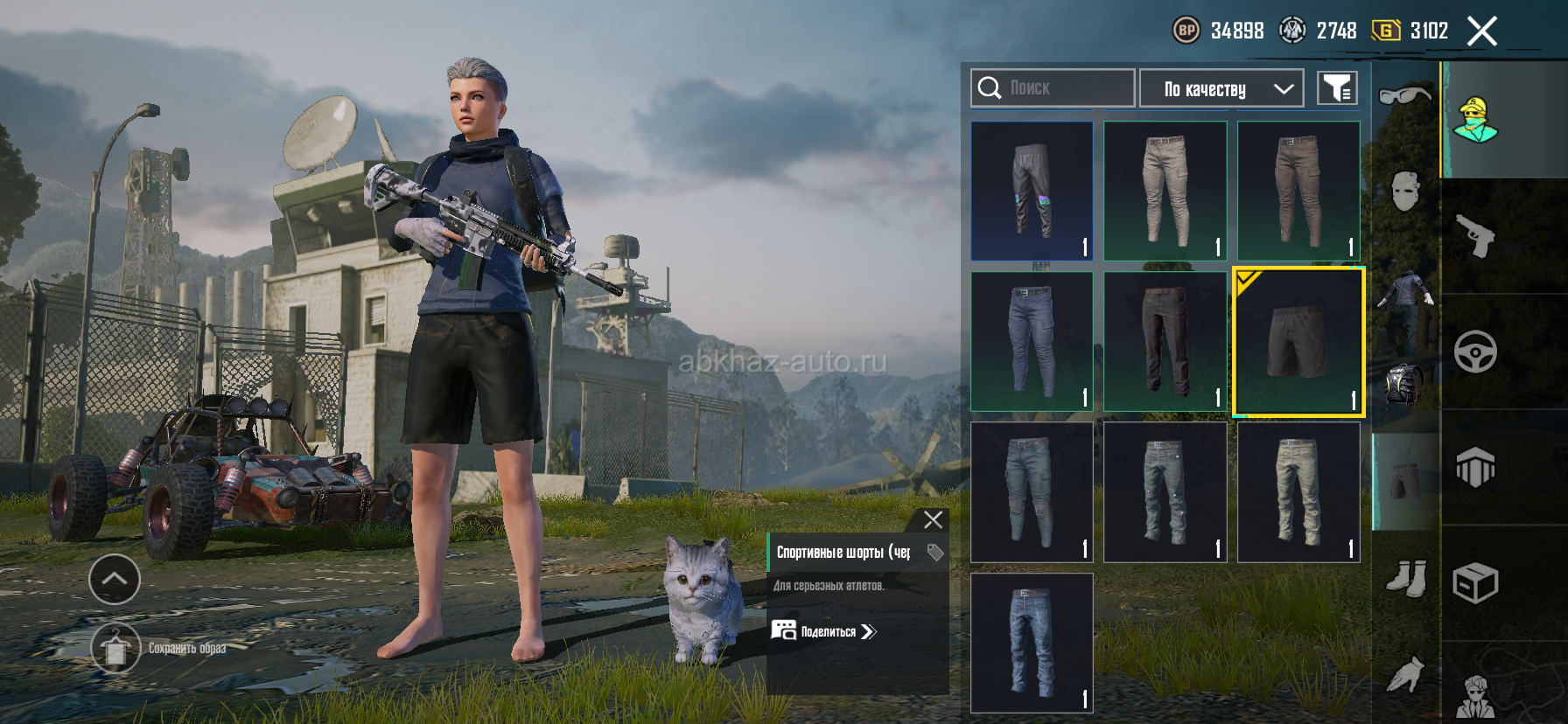The width and height of the screenshot is (1568, 724).
Task: Open the item filter funnel button
Action: tap(1337, 88)
